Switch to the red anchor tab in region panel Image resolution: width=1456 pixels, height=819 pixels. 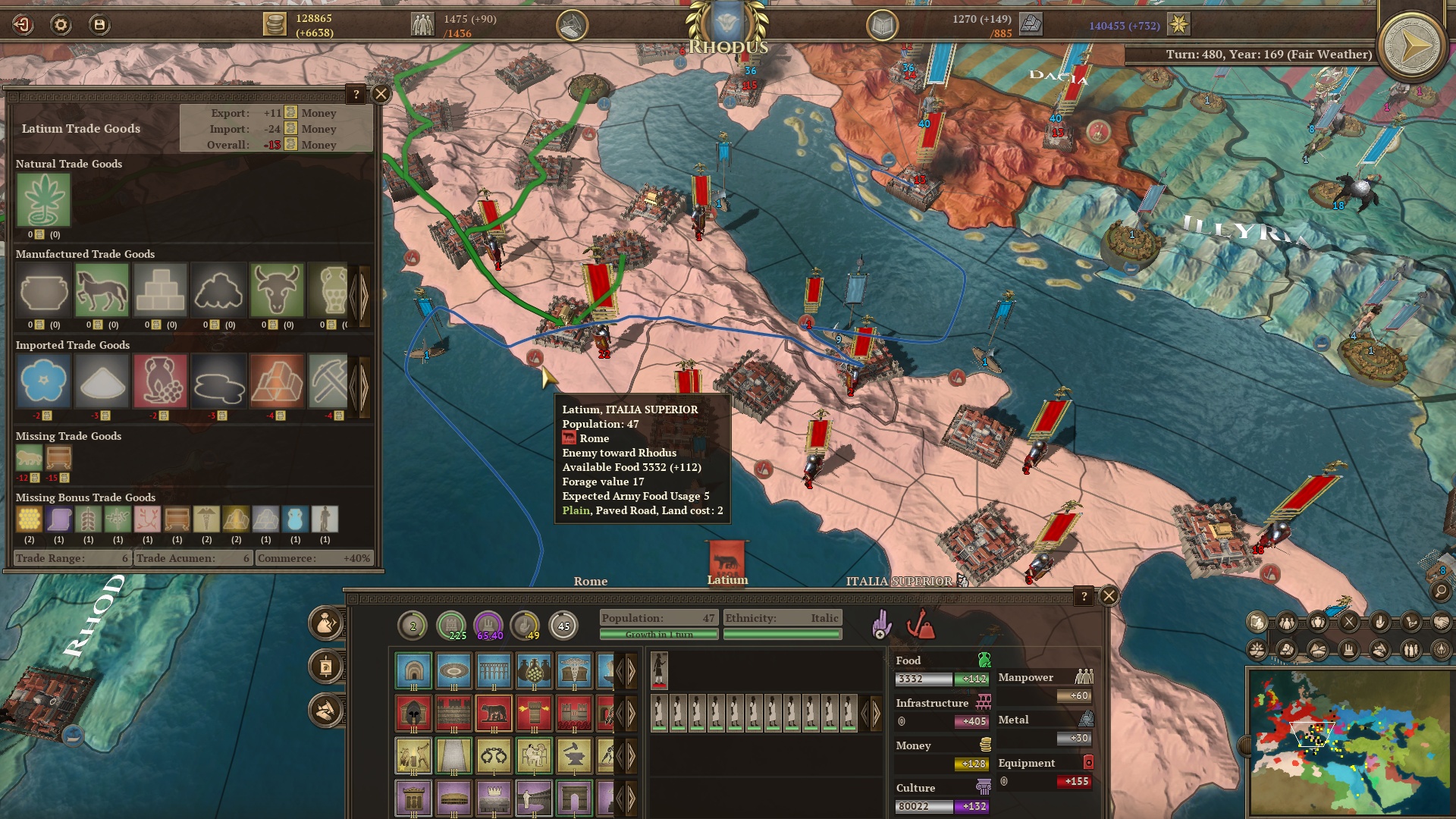pos(920,625)
